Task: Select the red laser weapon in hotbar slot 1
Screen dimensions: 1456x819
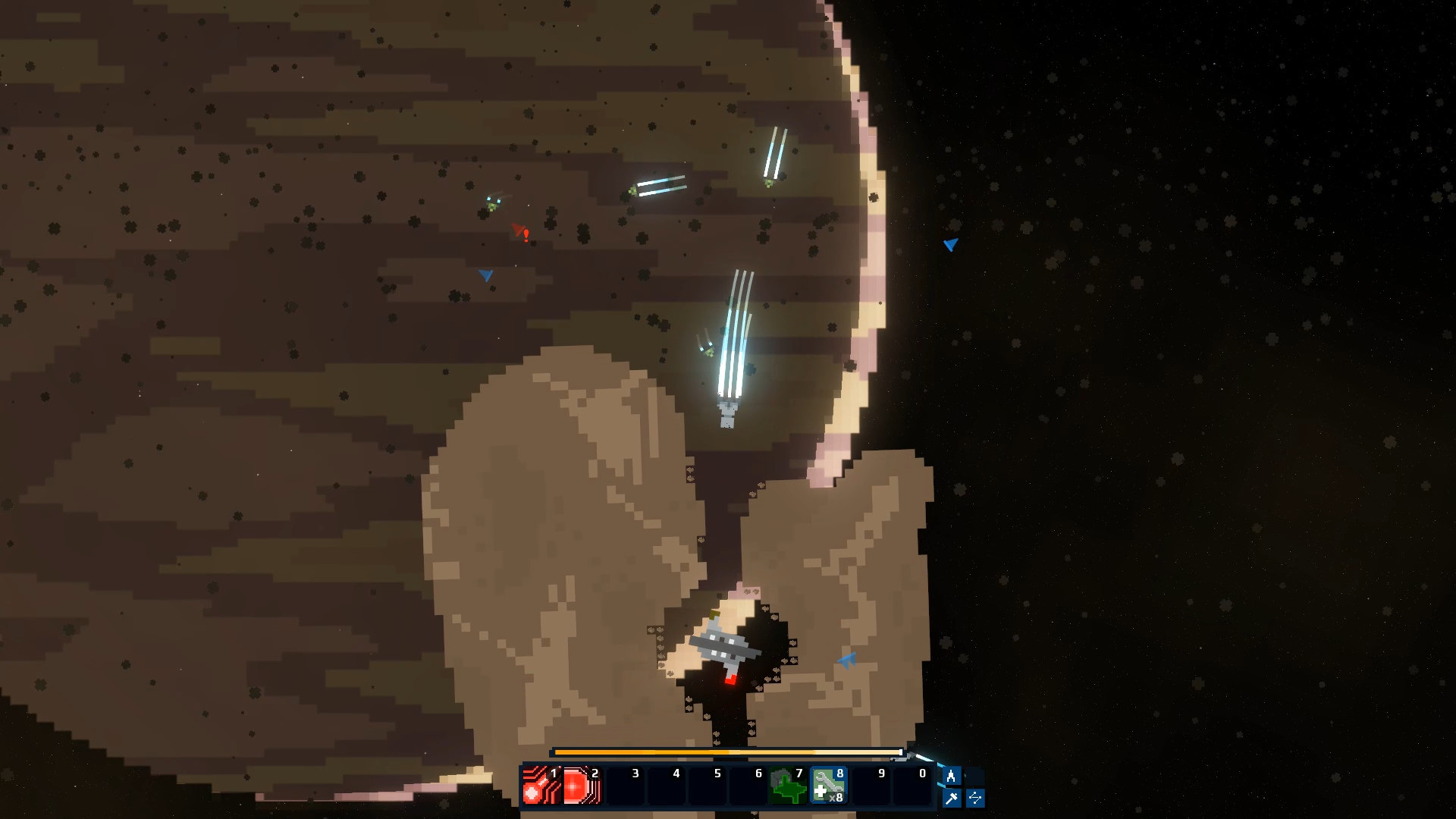Action: pos(540,786)
